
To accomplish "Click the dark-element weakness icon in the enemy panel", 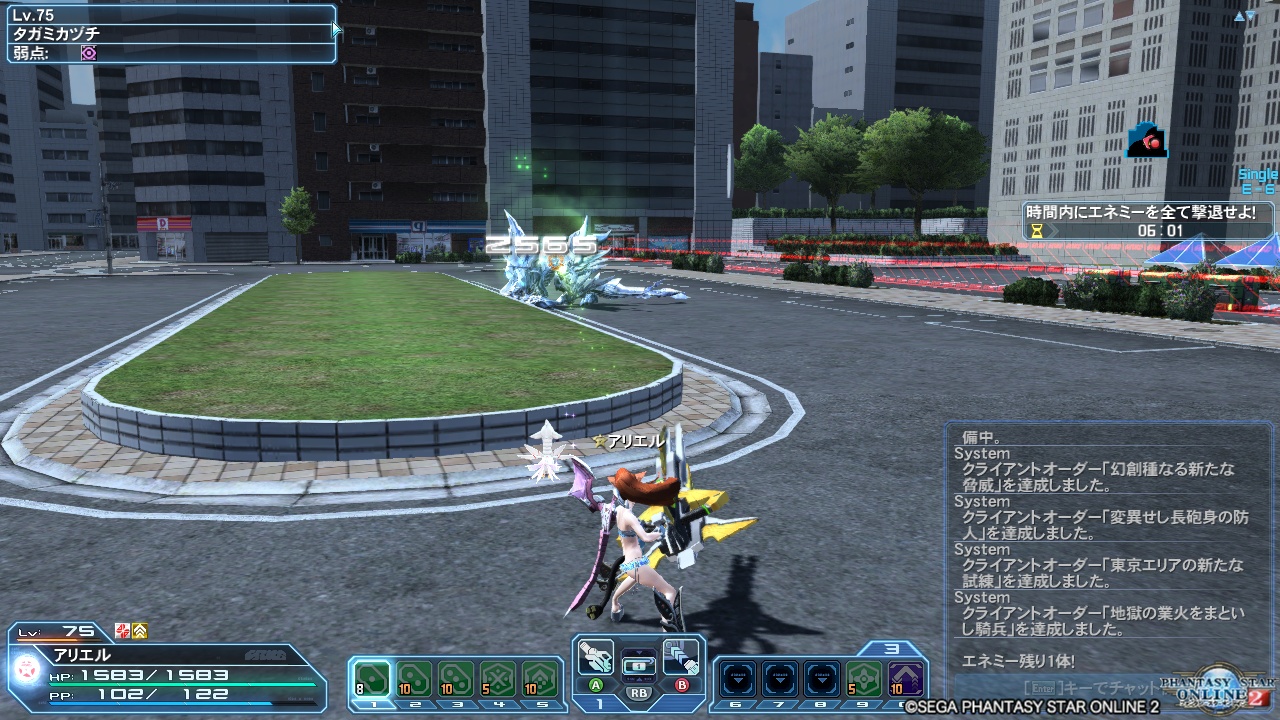I will click(86, 52).
